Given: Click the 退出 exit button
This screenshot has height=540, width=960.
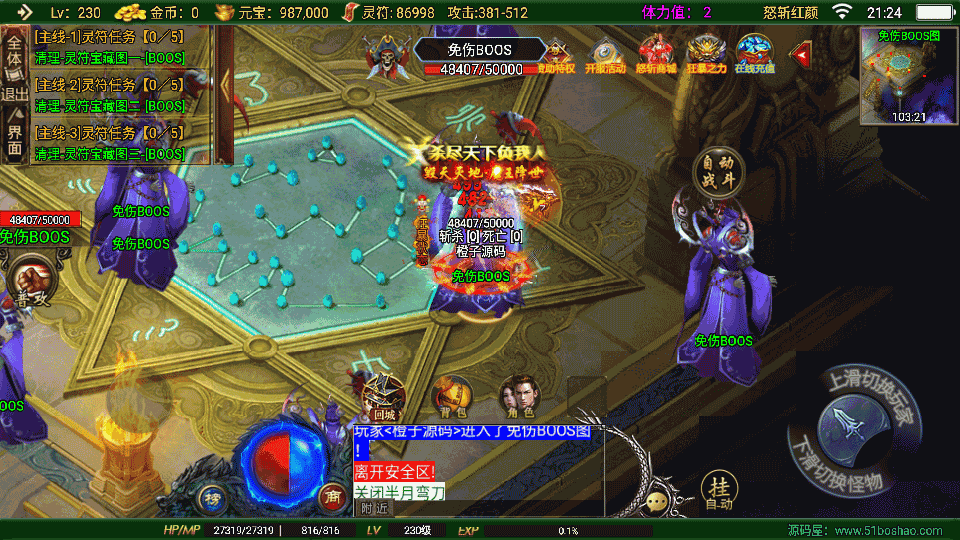Looking at the screenshot, I should 15,96.
